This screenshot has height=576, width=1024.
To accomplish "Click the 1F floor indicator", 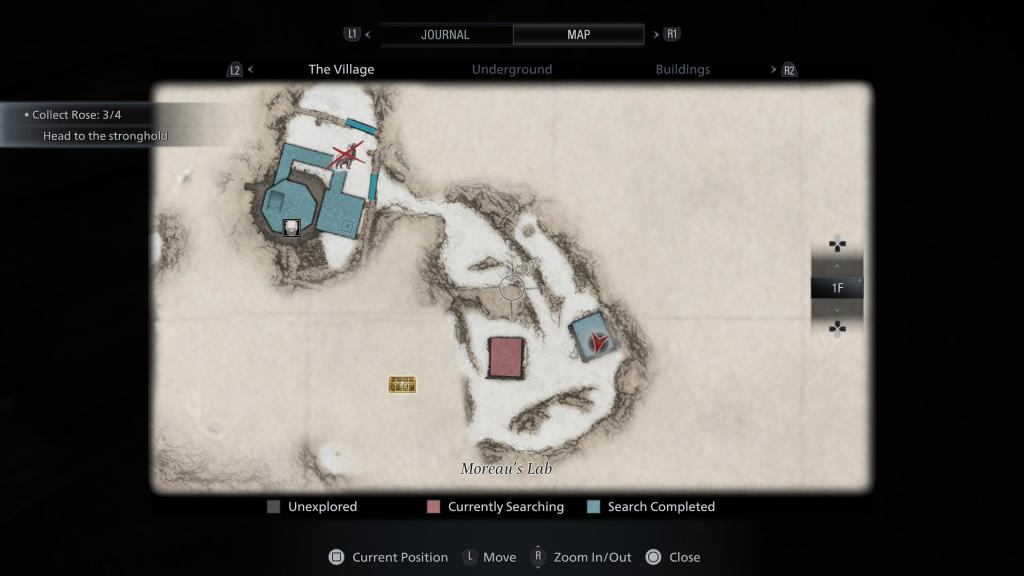I will (x=837, y=288).
